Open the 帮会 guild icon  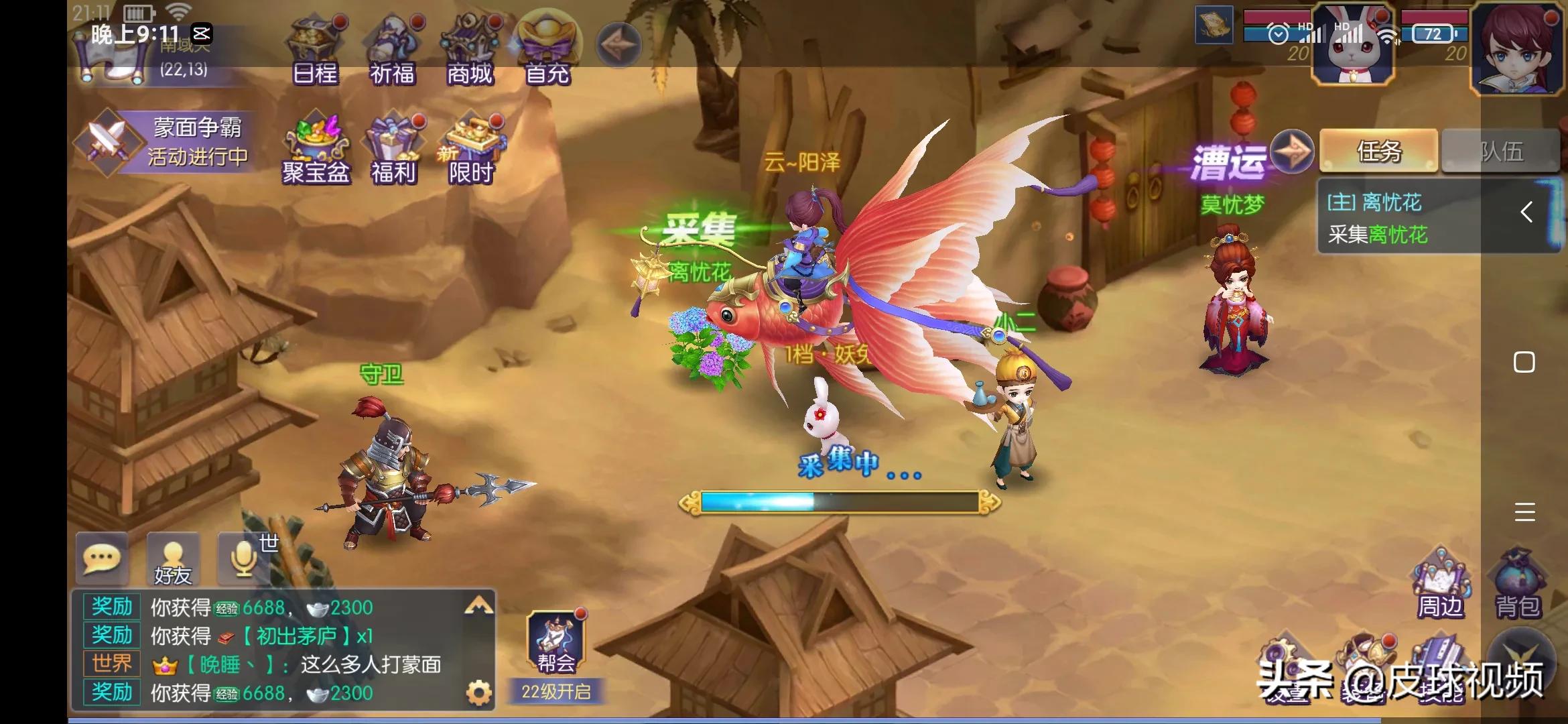tap(556, 642)
